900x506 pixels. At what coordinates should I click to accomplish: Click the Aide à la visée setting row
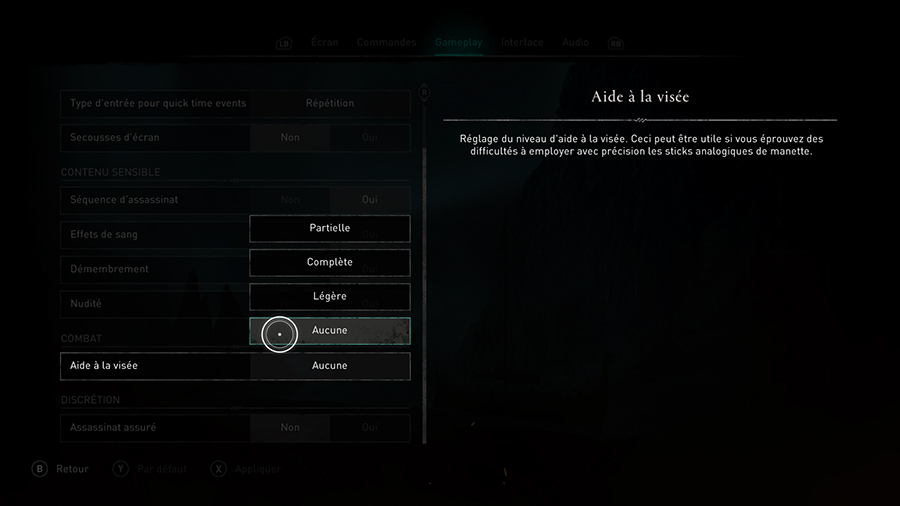235,366
